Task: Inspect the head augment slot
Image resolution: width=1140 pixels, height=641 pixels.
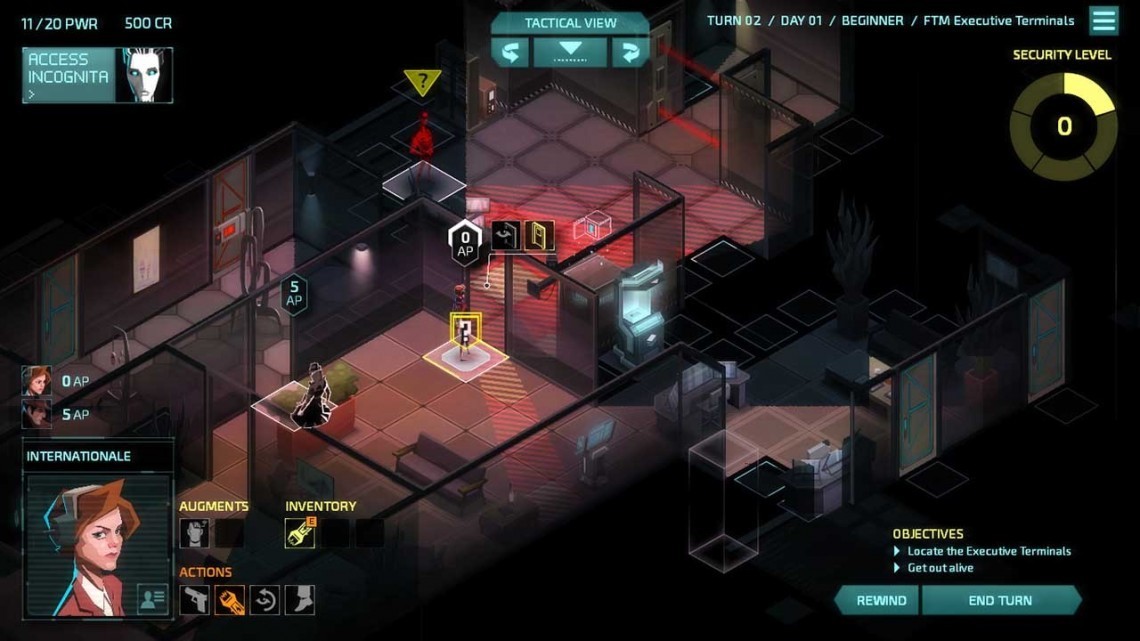Action: tap(194, 533)
